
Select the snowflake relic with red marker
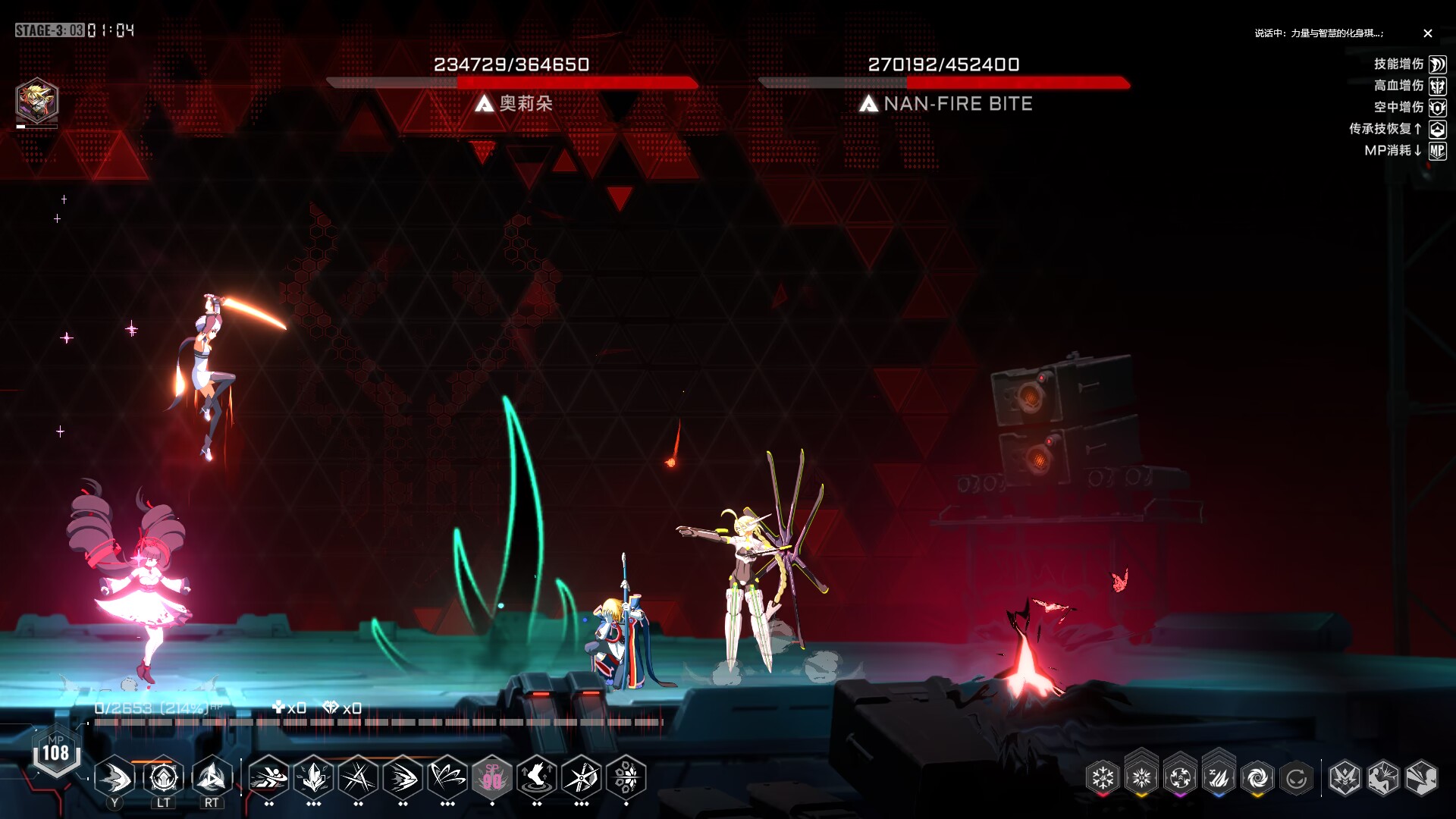pos(1103,777)
